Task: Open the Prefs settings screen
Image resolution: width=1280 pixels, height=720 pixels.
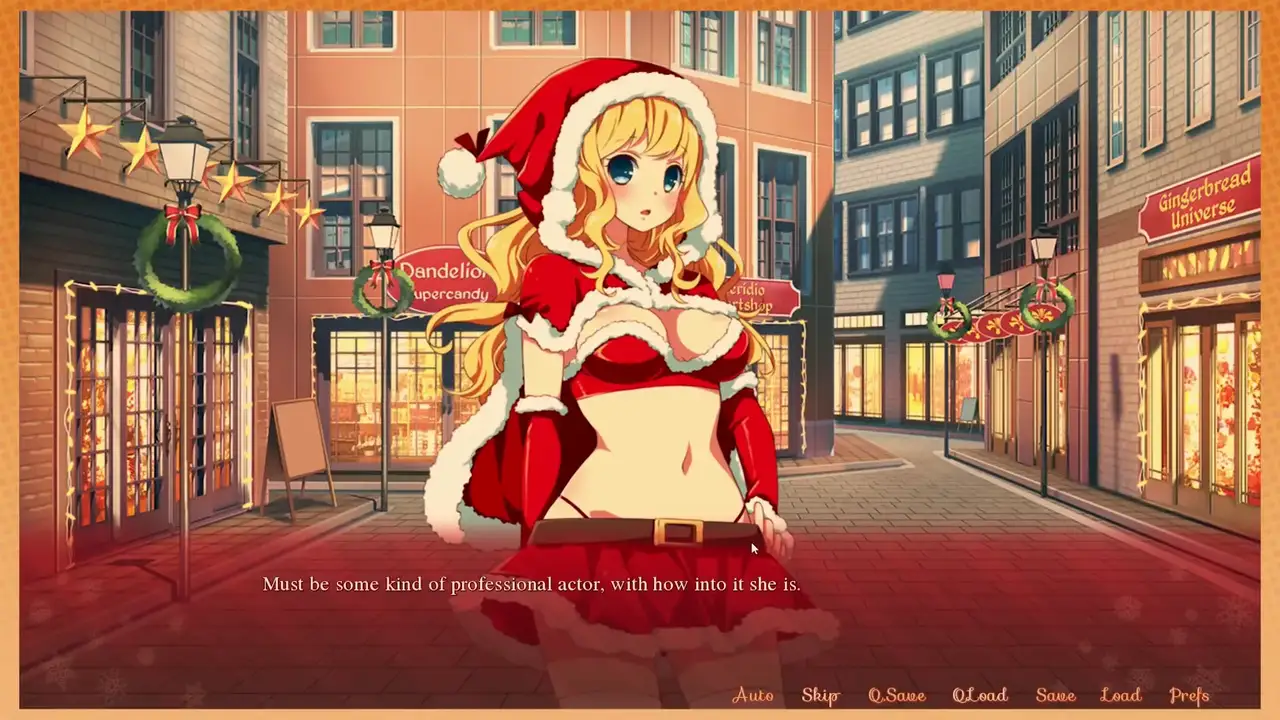Action: pos(1189,695)
